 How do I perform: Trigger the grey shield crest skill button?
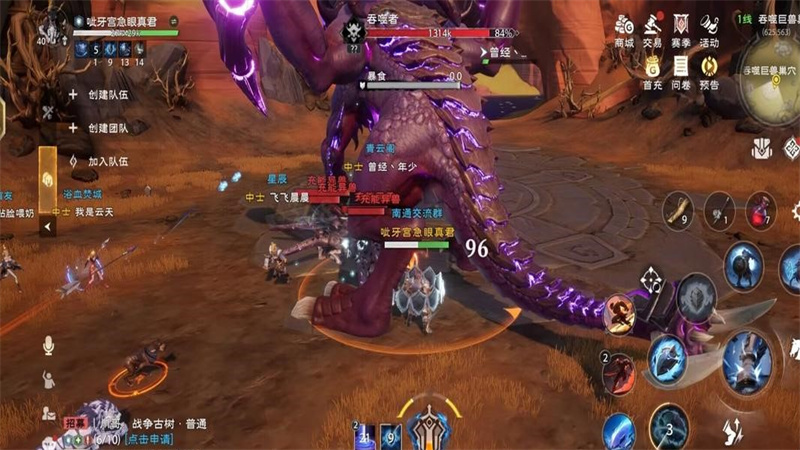tap(696, 298)
